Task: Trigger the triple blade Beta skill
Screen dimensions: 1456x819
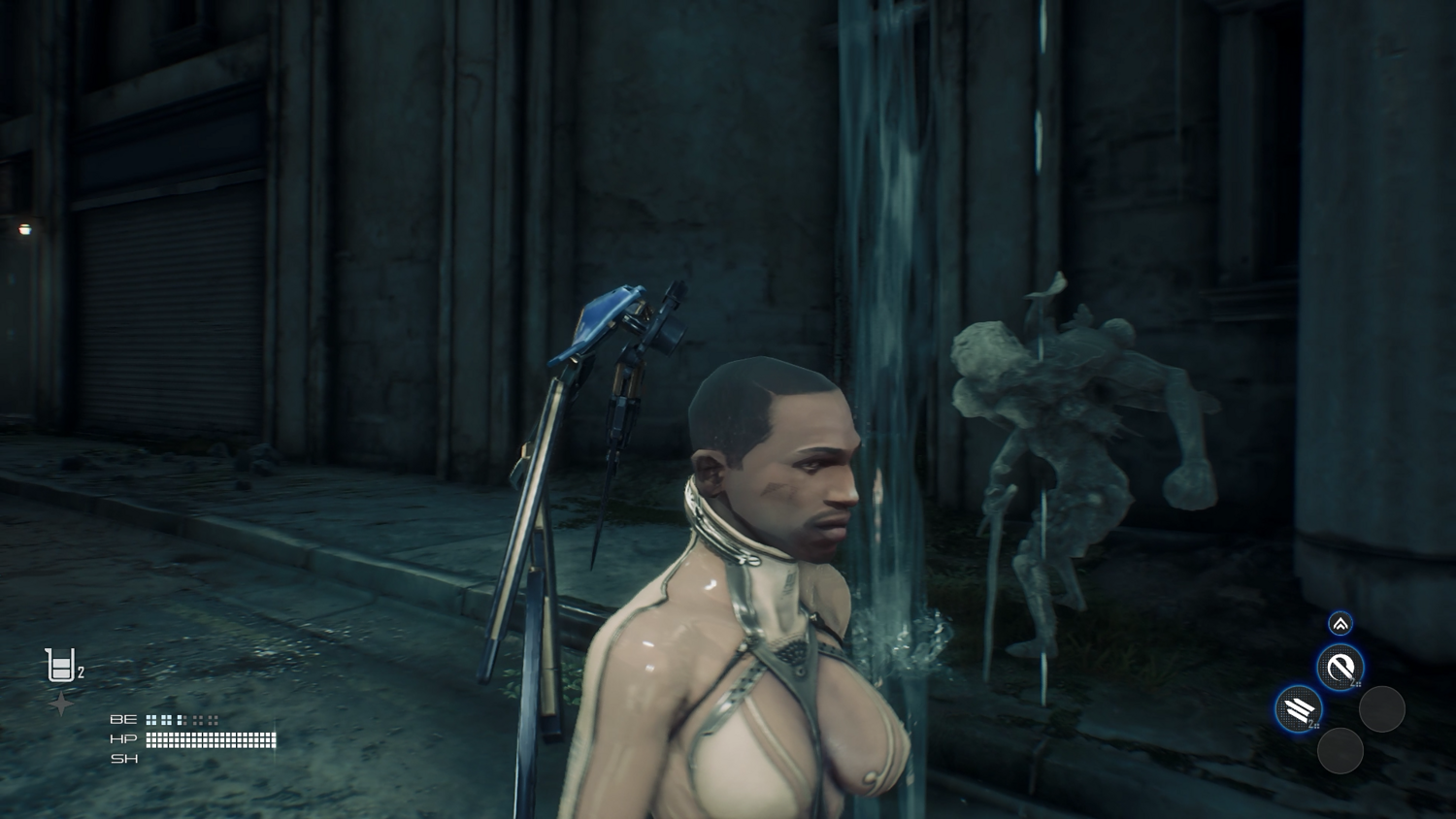Action: click(1298, 710)
